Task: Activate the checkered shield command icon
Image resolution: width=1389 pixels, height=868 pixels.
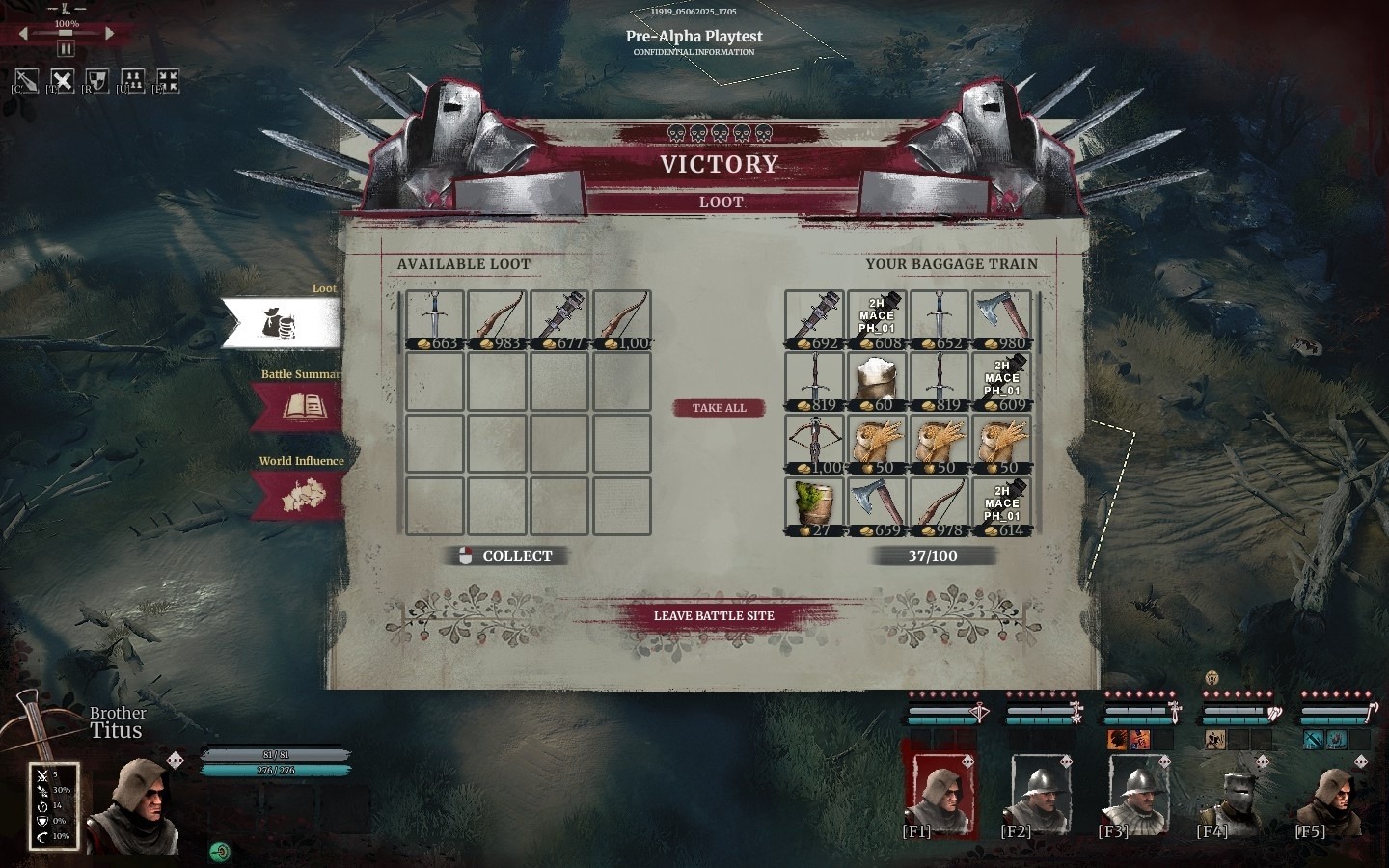Action: pyautogui.click(x=96, y=80)
